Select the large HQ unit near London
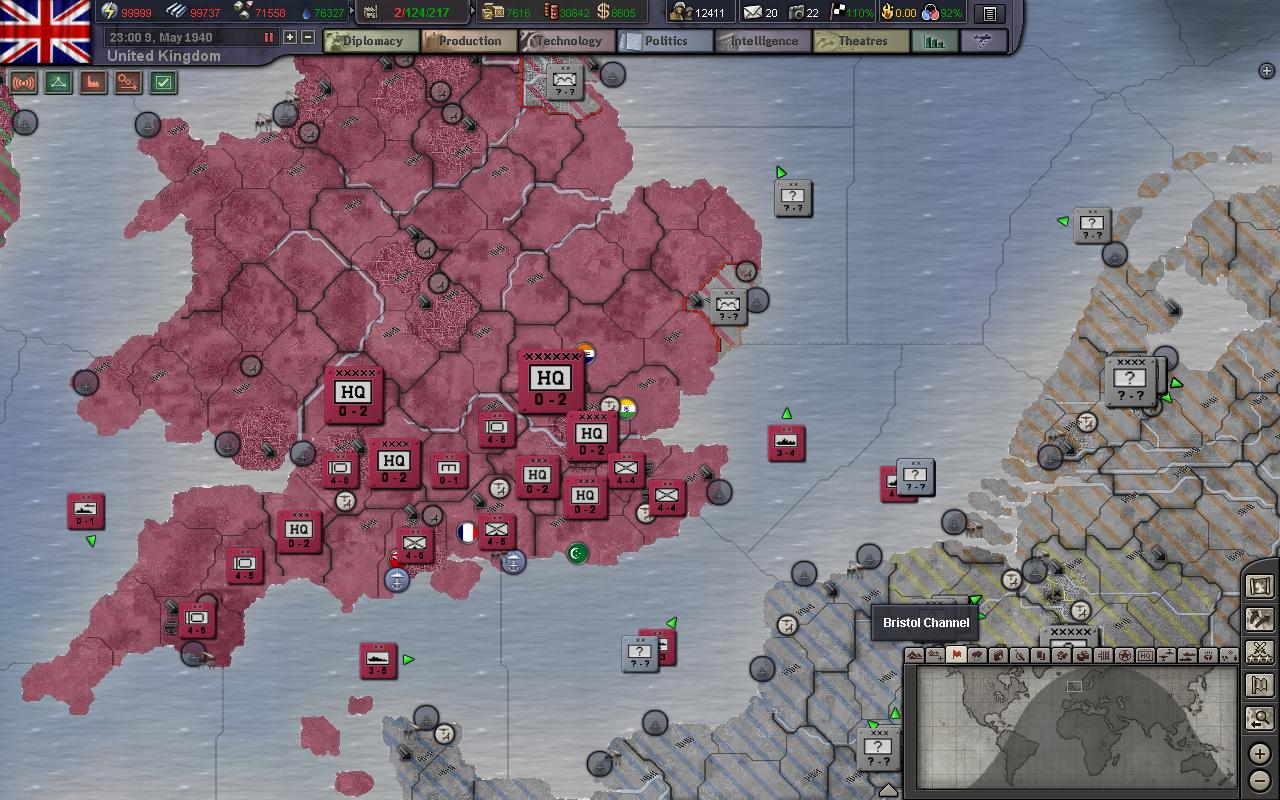 [550, 381]
